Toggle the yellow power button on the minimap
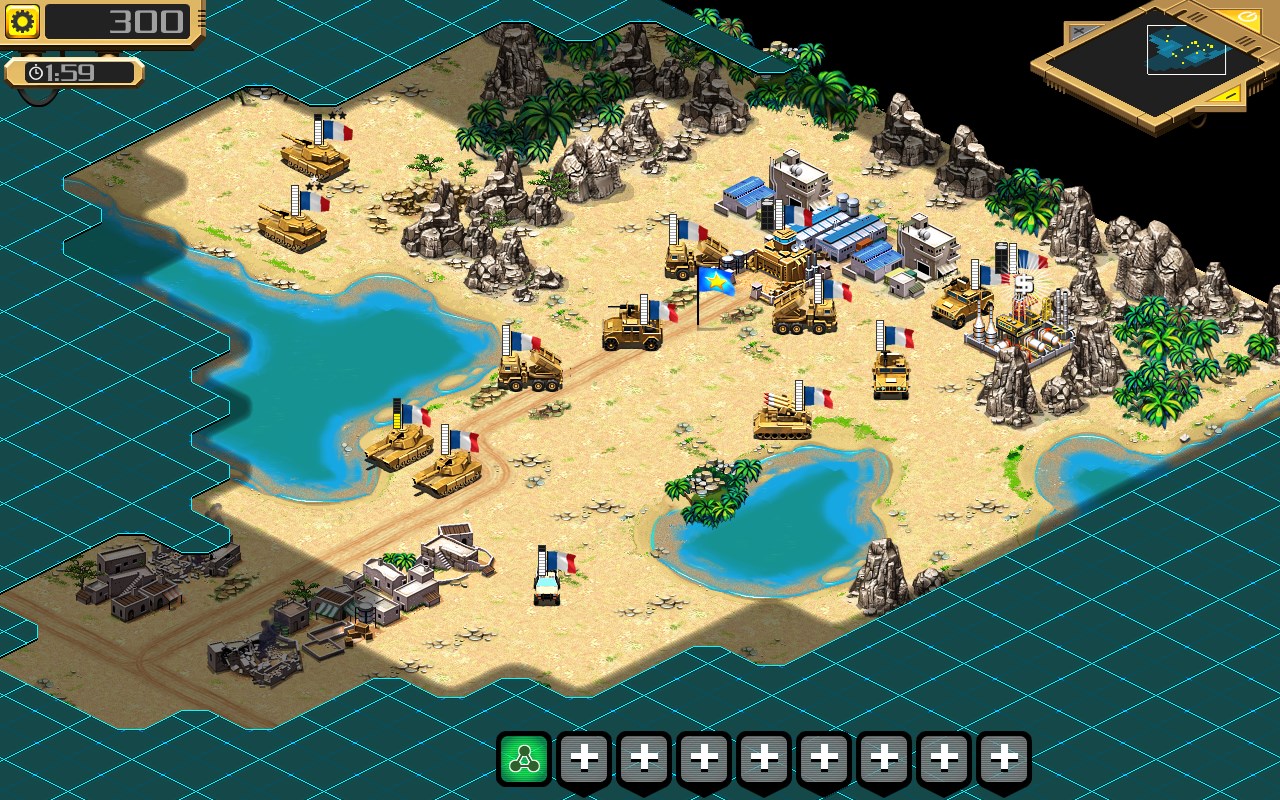The width and height of the screenshot is (1280, 800). [x=1246, y=17]
